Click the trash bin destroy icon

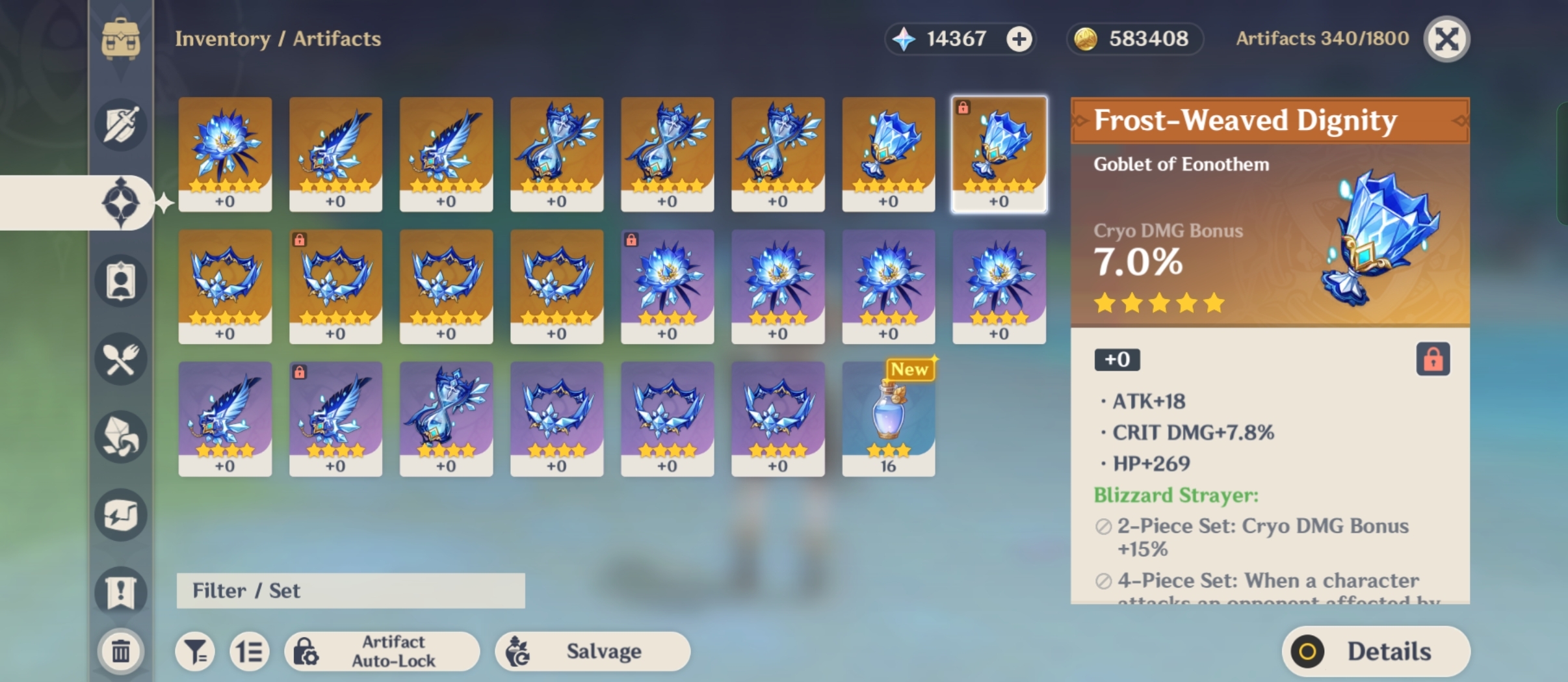pyautogui.click(x=121, y=650)
